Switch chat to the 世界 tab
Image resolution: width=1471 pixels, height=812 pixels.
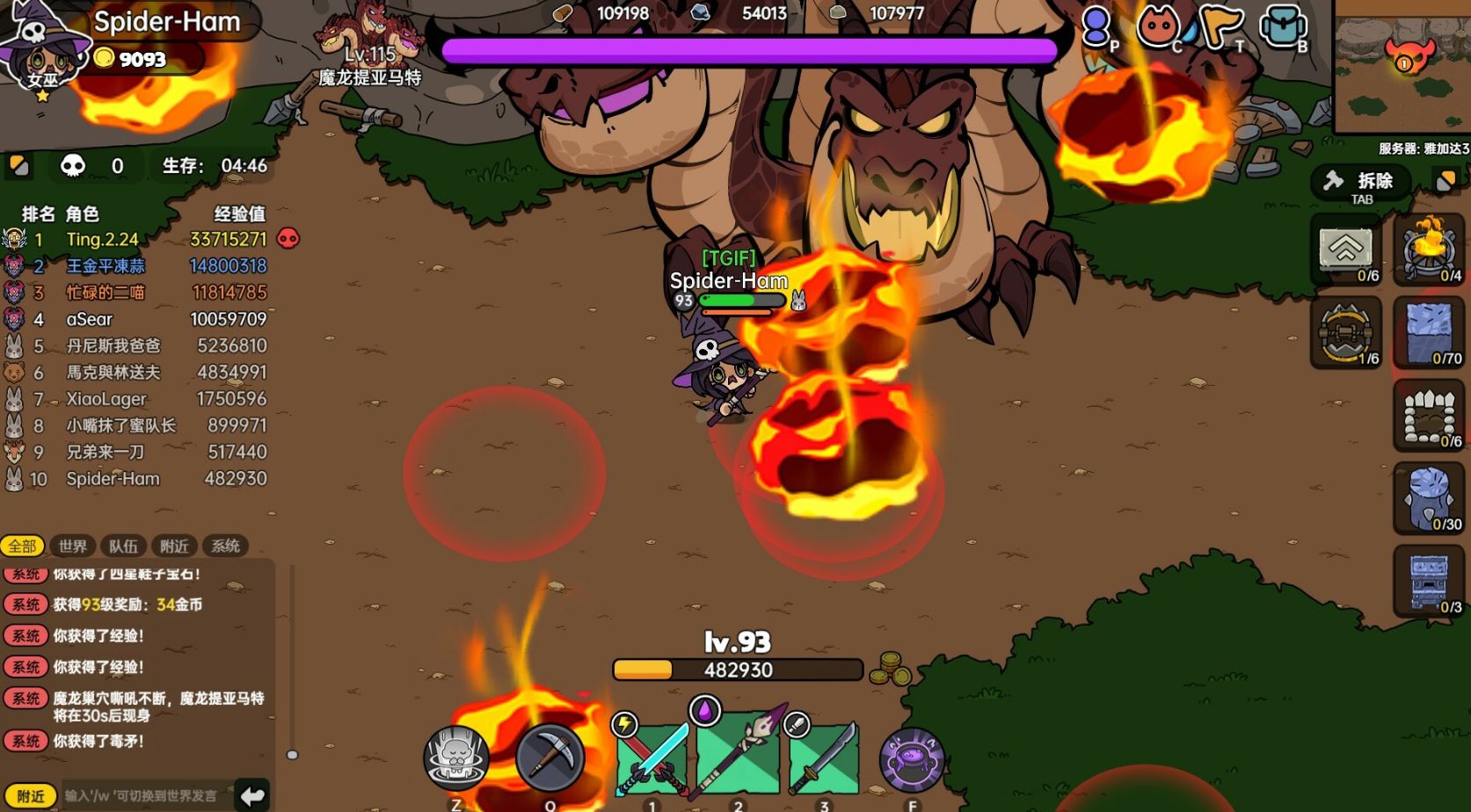72,546
